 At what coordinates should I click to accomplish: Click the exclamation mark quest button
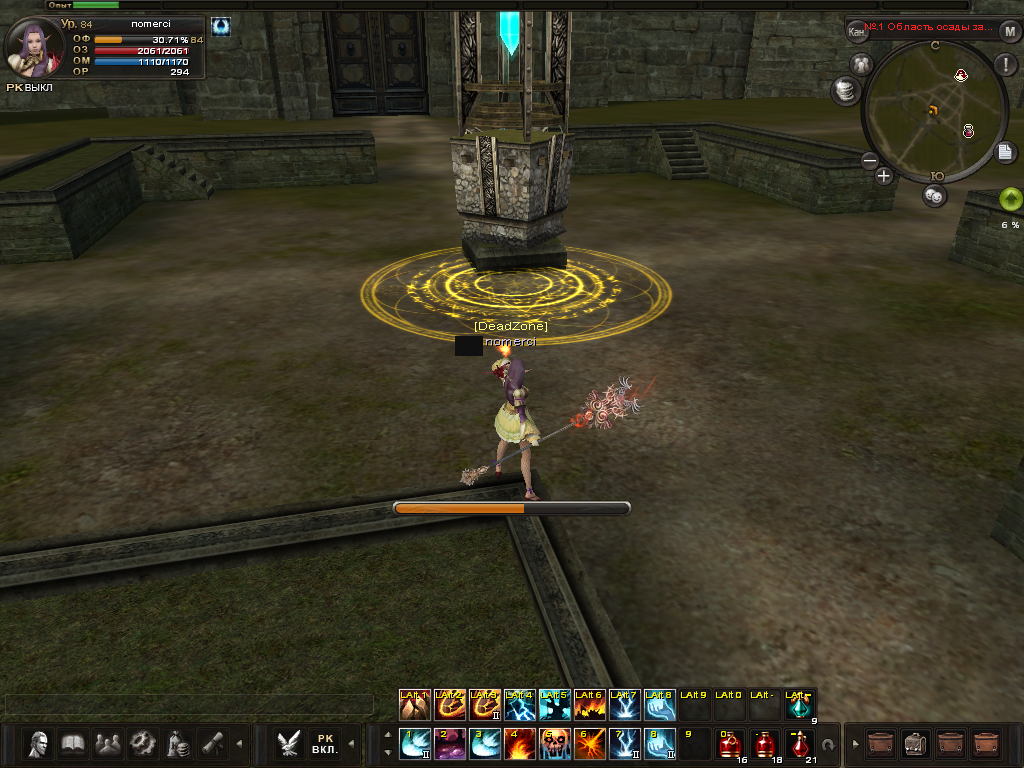click(1004, 65)
